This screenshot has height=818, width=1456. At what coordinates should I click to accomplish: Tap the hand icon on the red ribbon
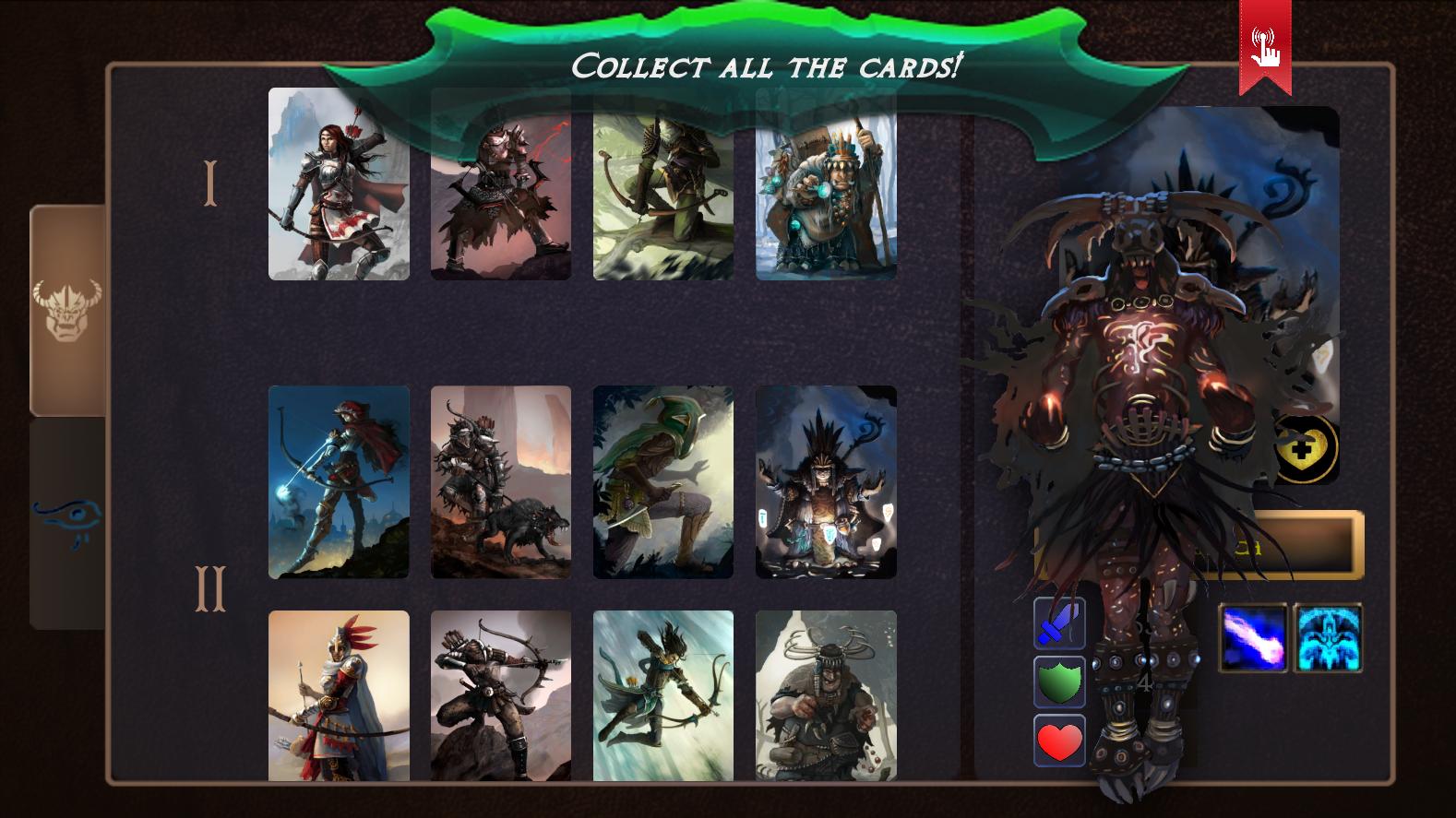(x=1264, y=51)
